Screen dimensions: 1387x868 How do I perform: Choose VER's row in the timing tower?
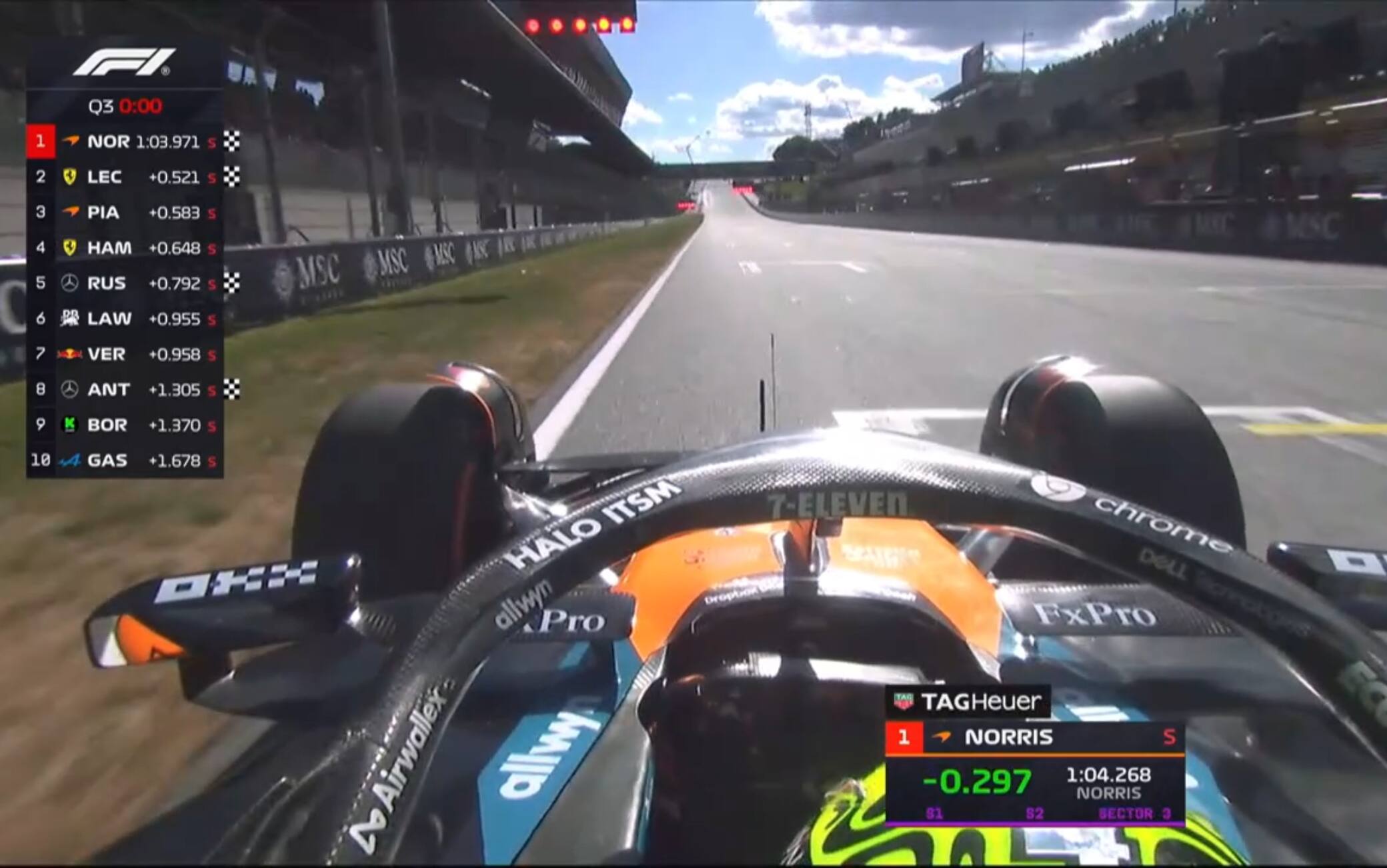coord(125,354)
